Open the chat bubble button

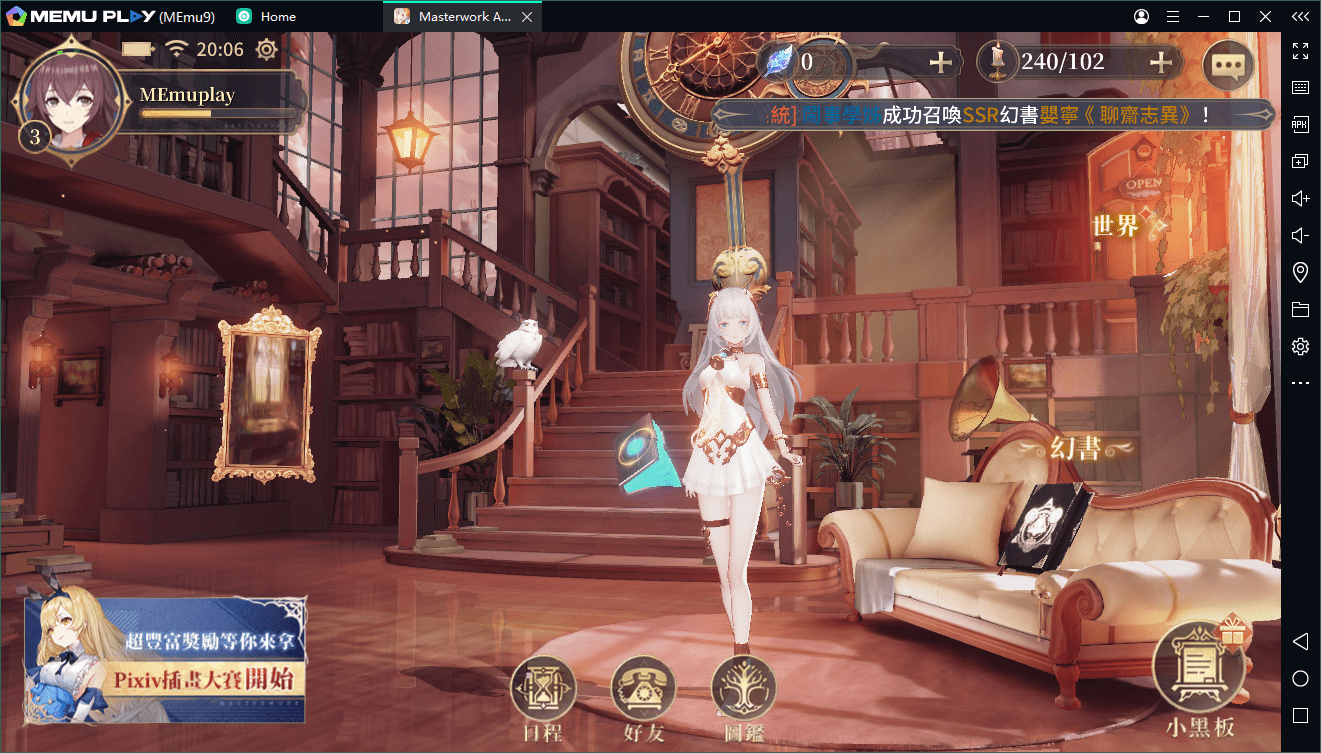point(1227,66)
